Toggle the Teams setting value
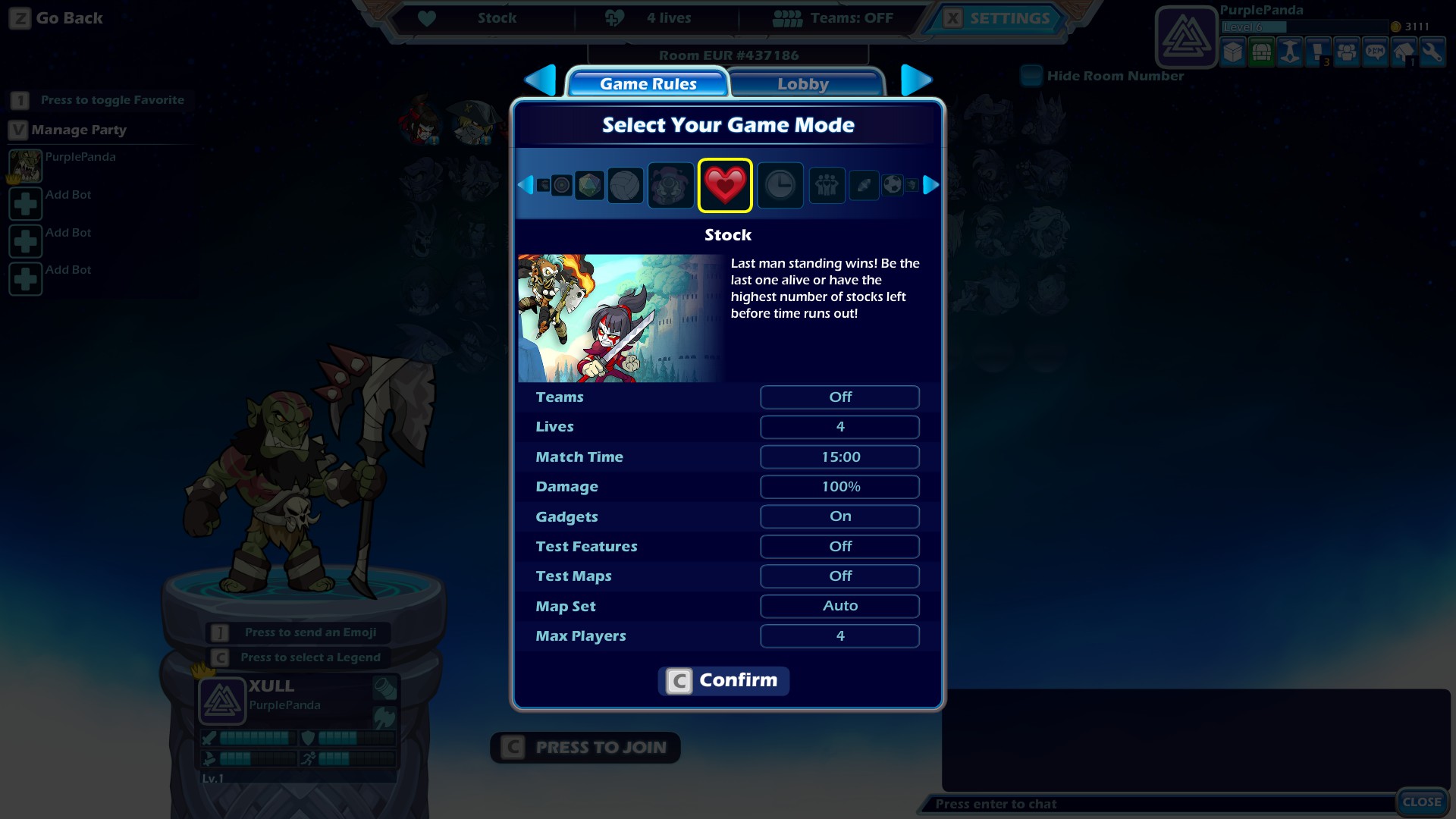The image size is (1456, 819). click(x=839, y=397)
